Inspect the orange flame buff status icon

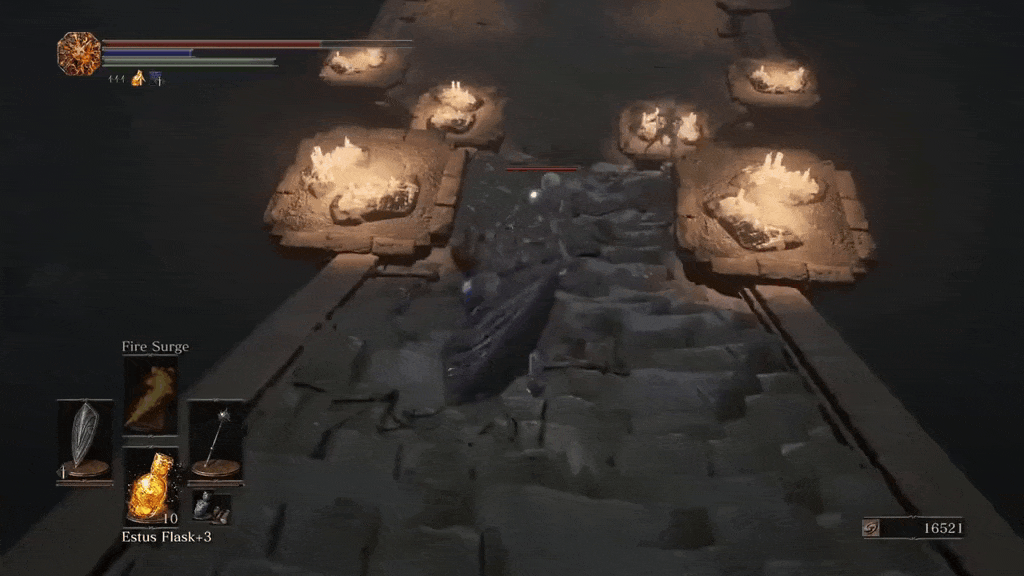click(x=138, y=78)
